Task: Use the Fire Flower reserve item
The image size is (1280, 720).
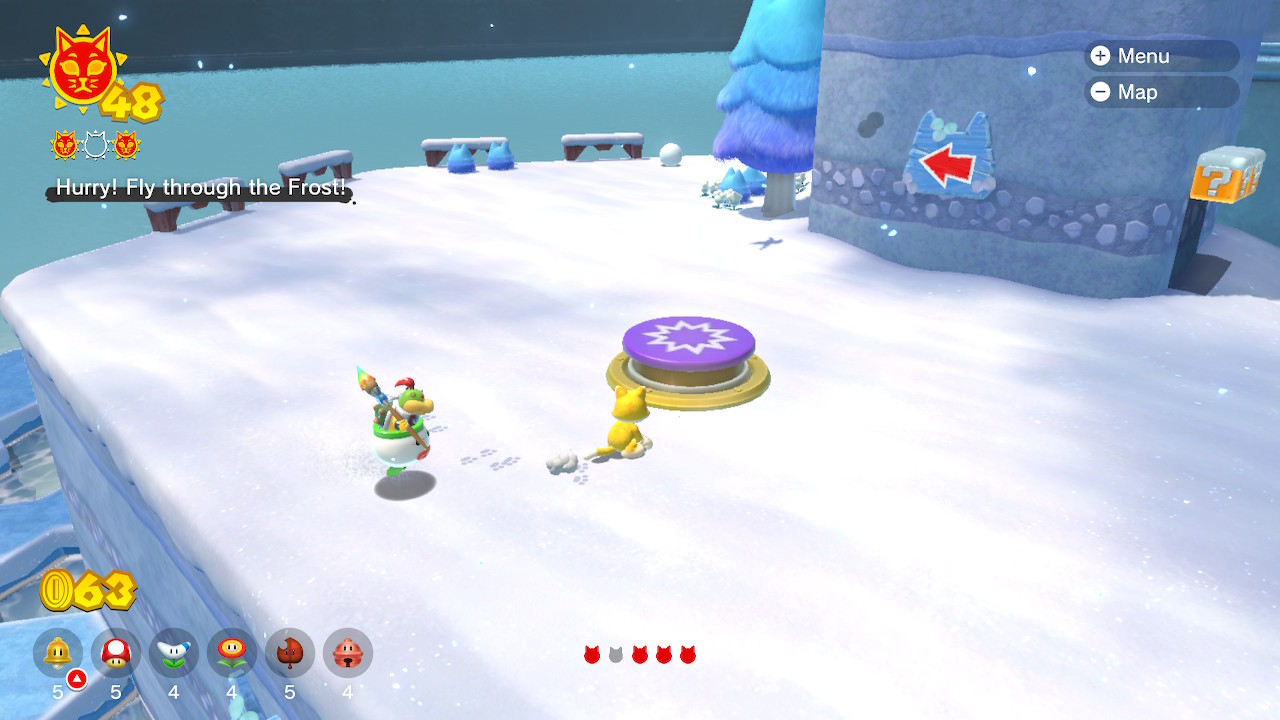Action: (232, 653)
